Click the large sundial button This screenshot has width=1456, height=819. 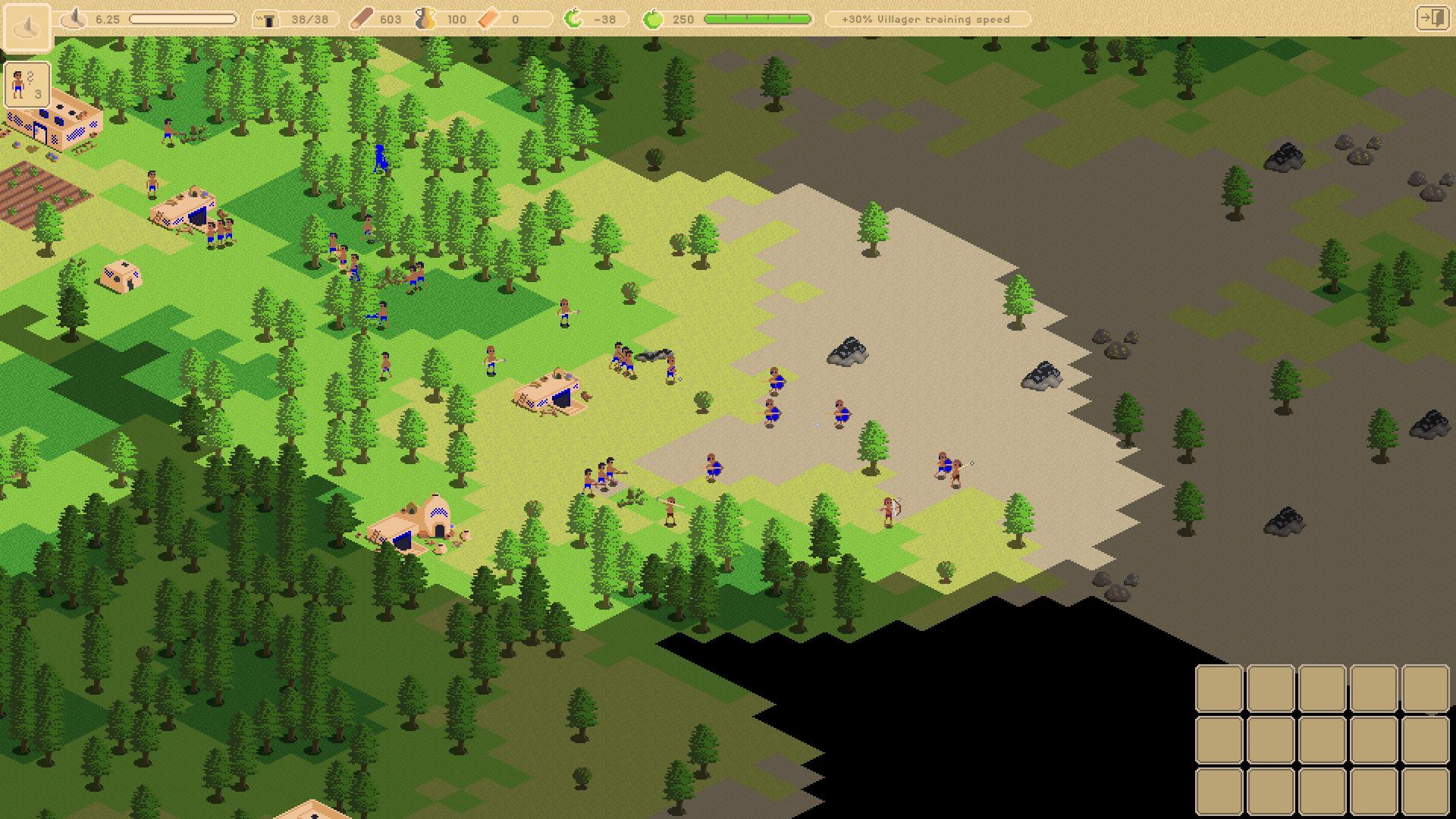[x=27, y=27]
